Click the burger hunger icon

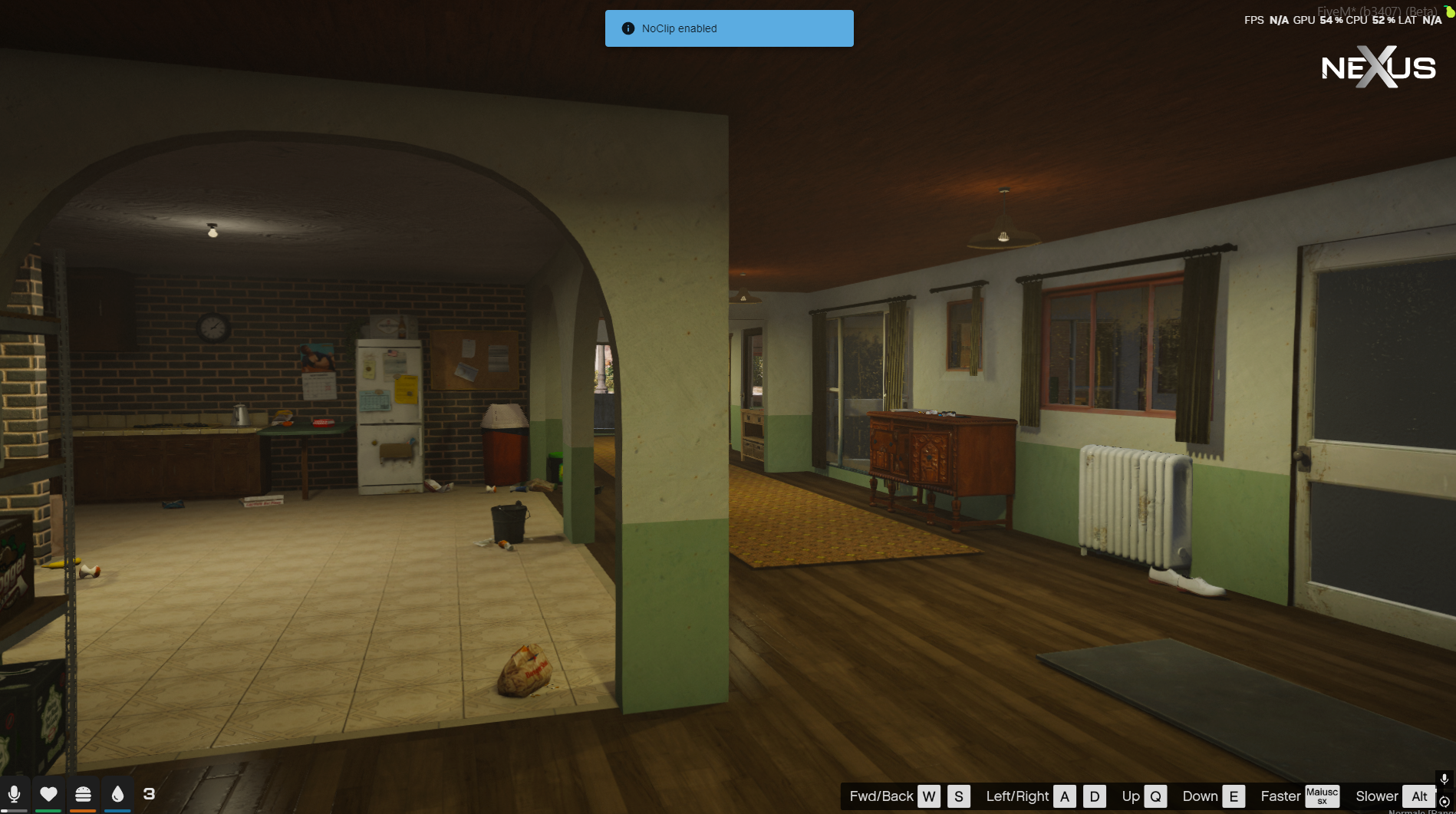click(83, 794)
